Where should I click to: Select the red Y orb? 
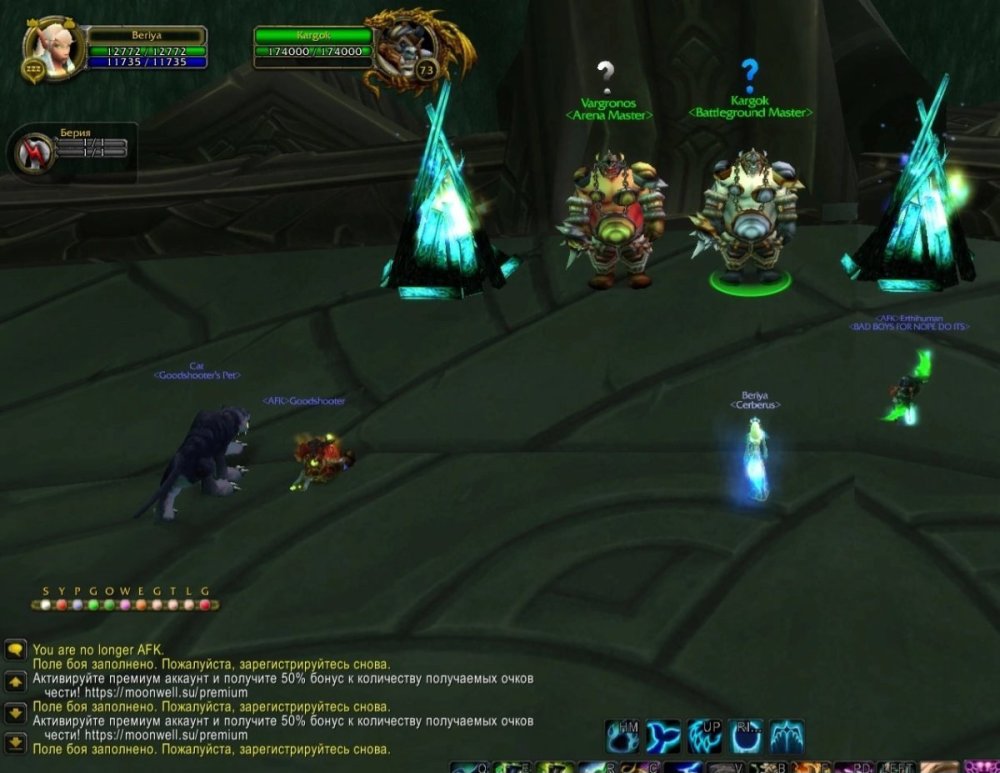[61, 605]
